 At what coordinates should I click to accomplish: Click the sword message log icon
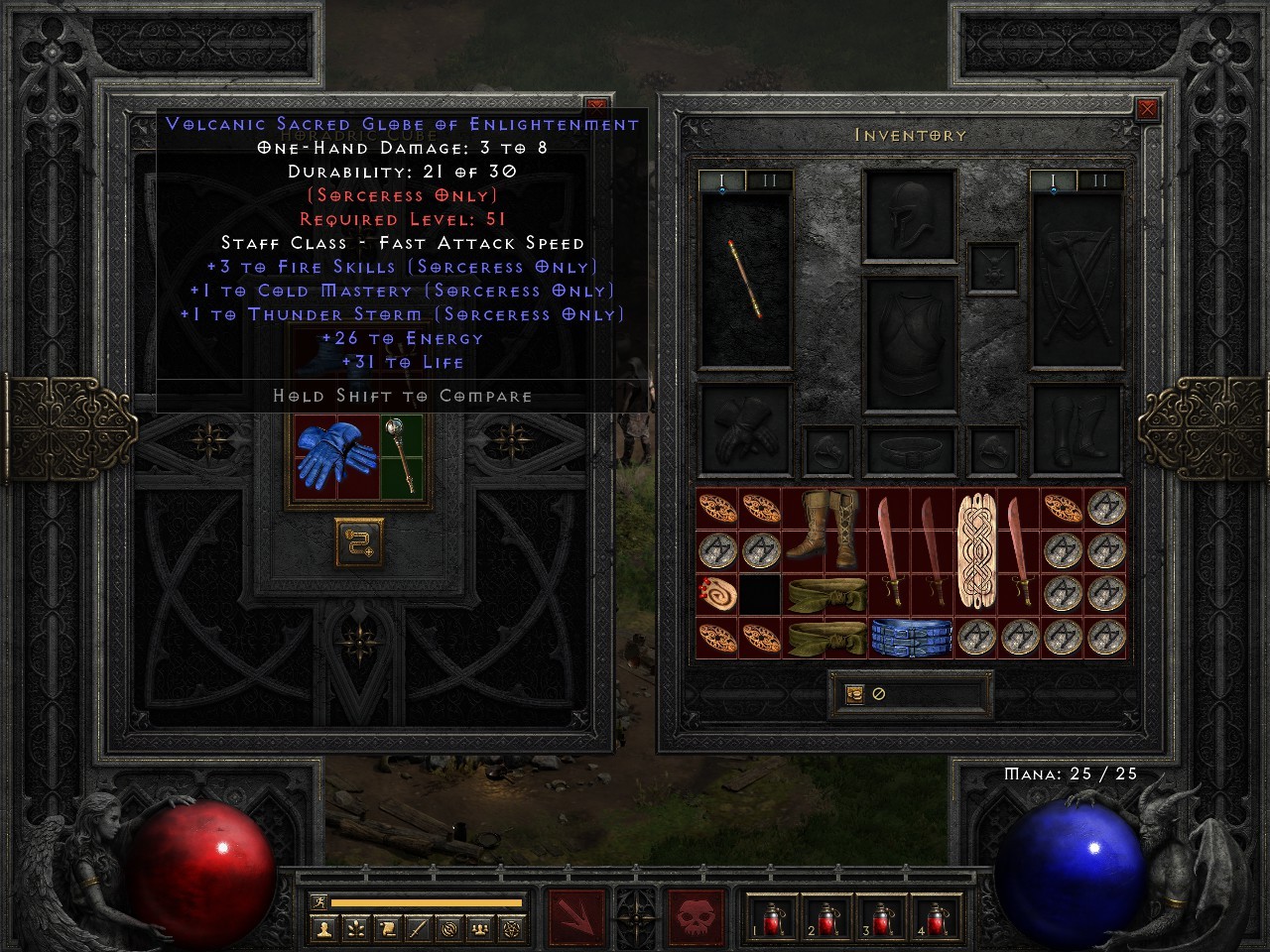point(418,928)
